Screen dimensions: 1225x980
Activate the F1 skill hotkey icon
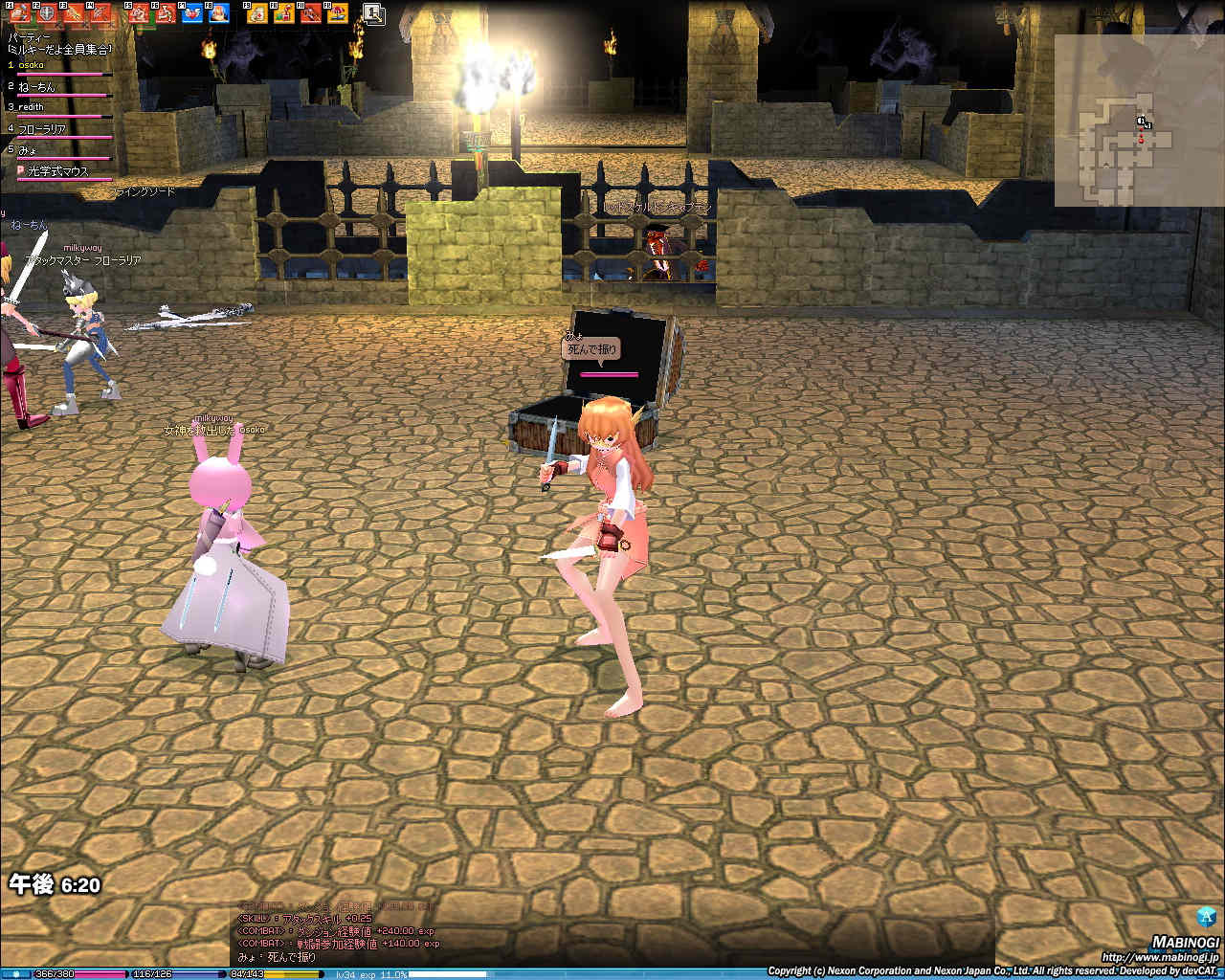[19, 12]
